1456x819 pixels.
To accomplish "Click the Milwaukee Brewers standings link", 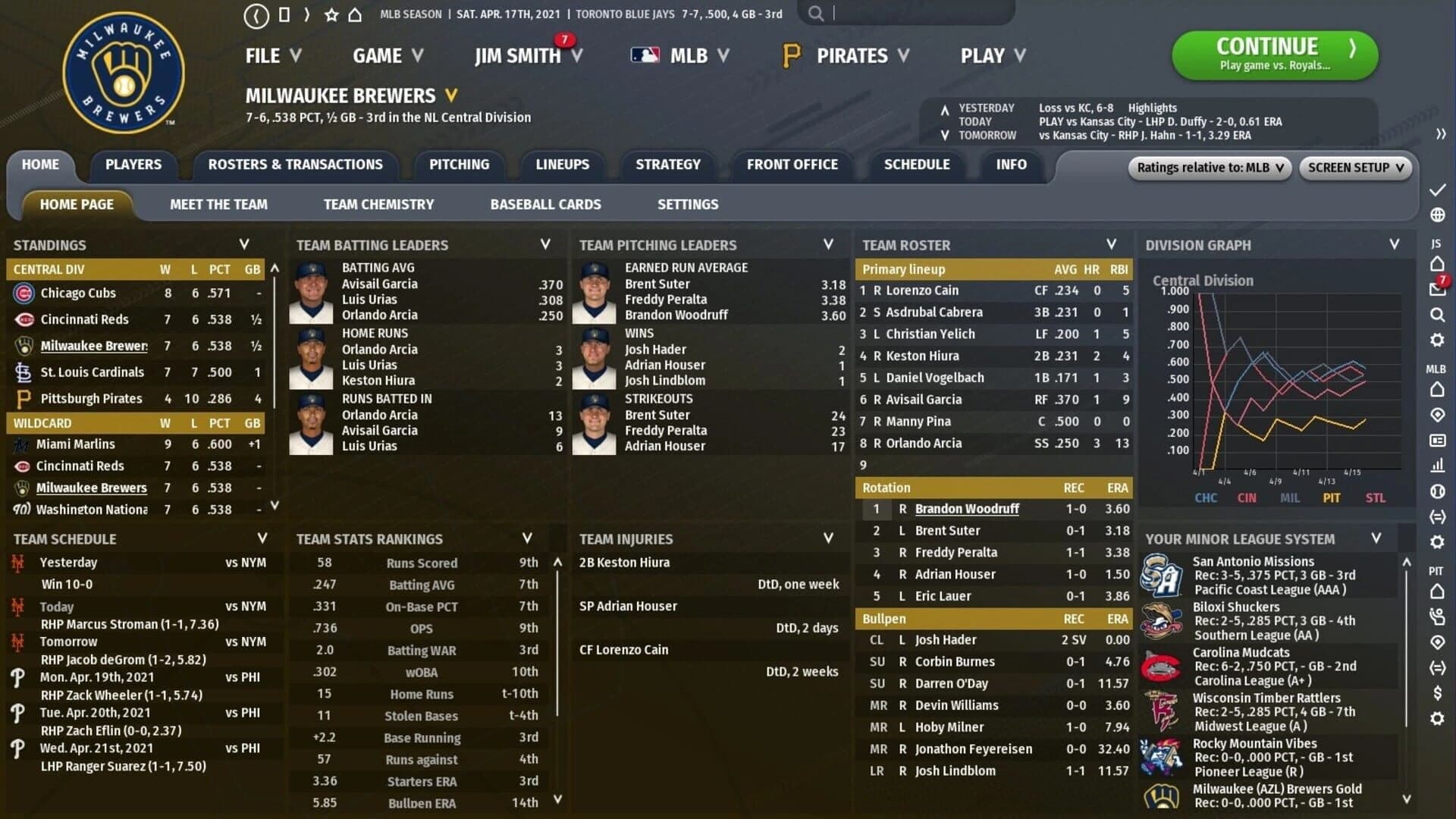I will pos(93,346).
